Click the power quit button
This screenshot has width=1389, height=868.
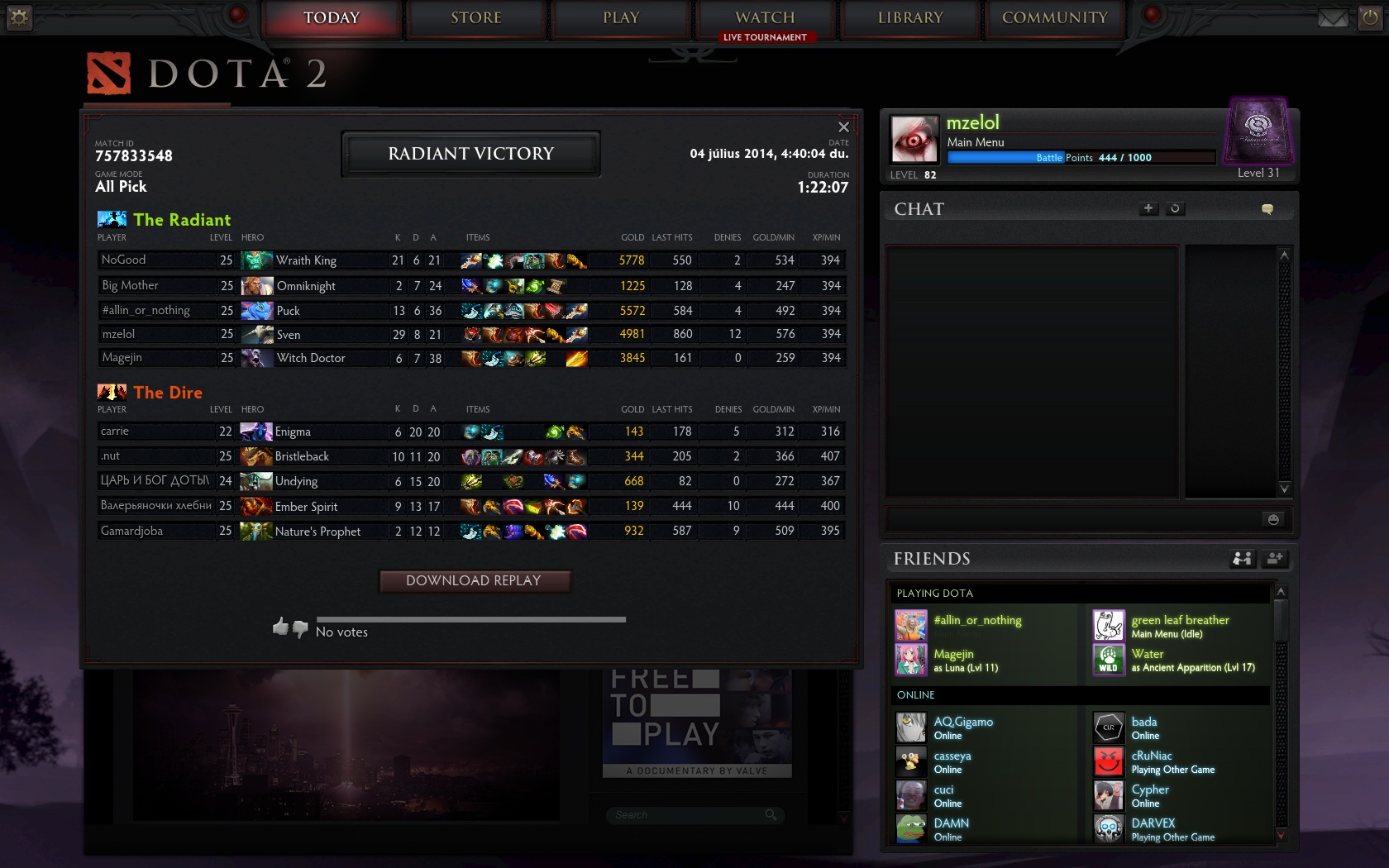point(1371,18)
